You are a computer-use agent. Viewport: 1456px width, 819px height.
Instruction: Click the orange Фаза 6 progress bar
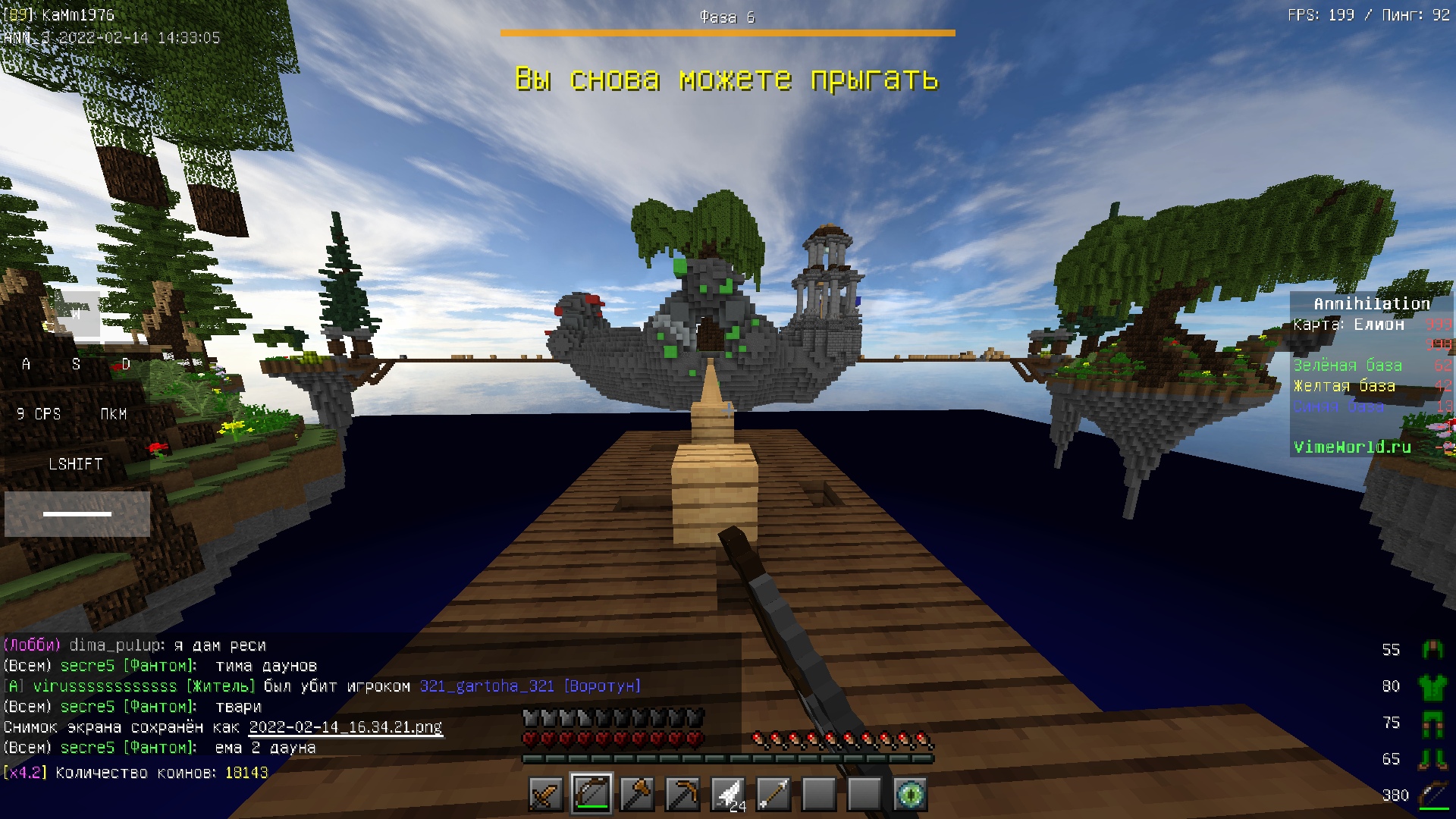pyautogui.click(x=726, y=32)
